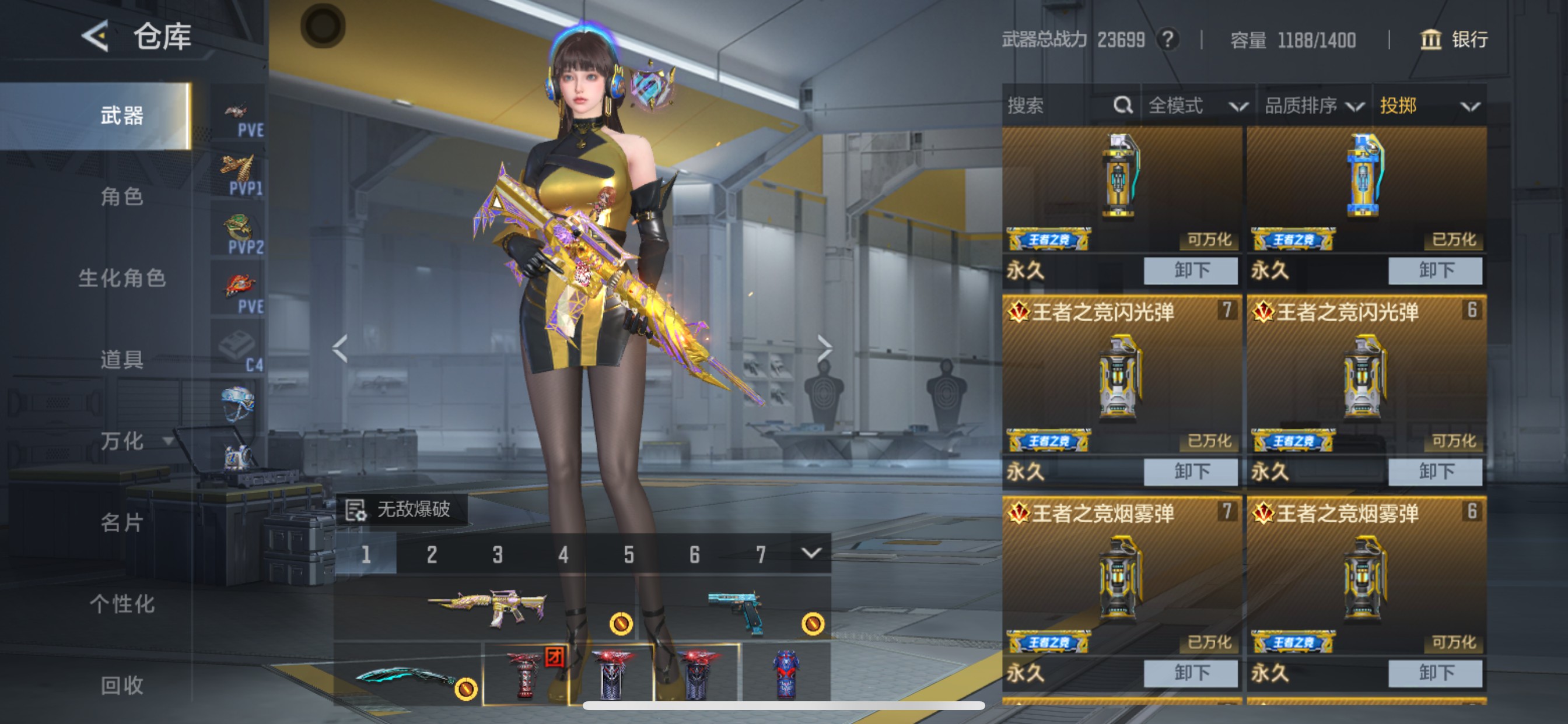Select loadout slot 3
This screenshot has width=1568, height=724.
(498, 554)
